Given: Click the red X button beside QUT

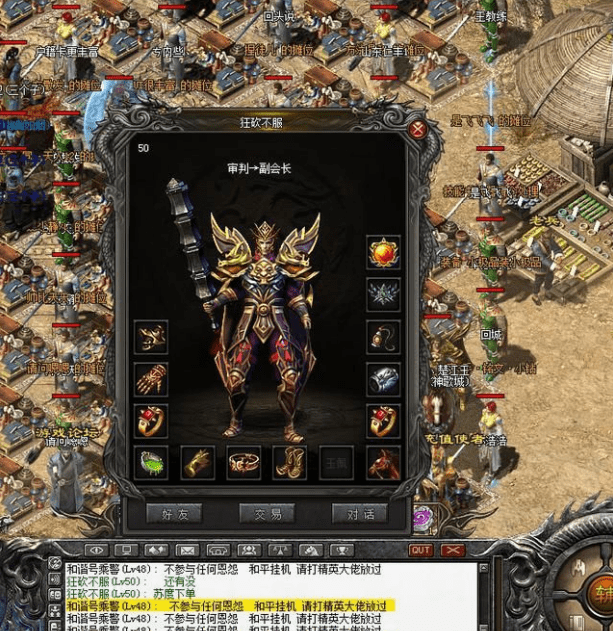Looking at the screenshot, I should point(453,550).
